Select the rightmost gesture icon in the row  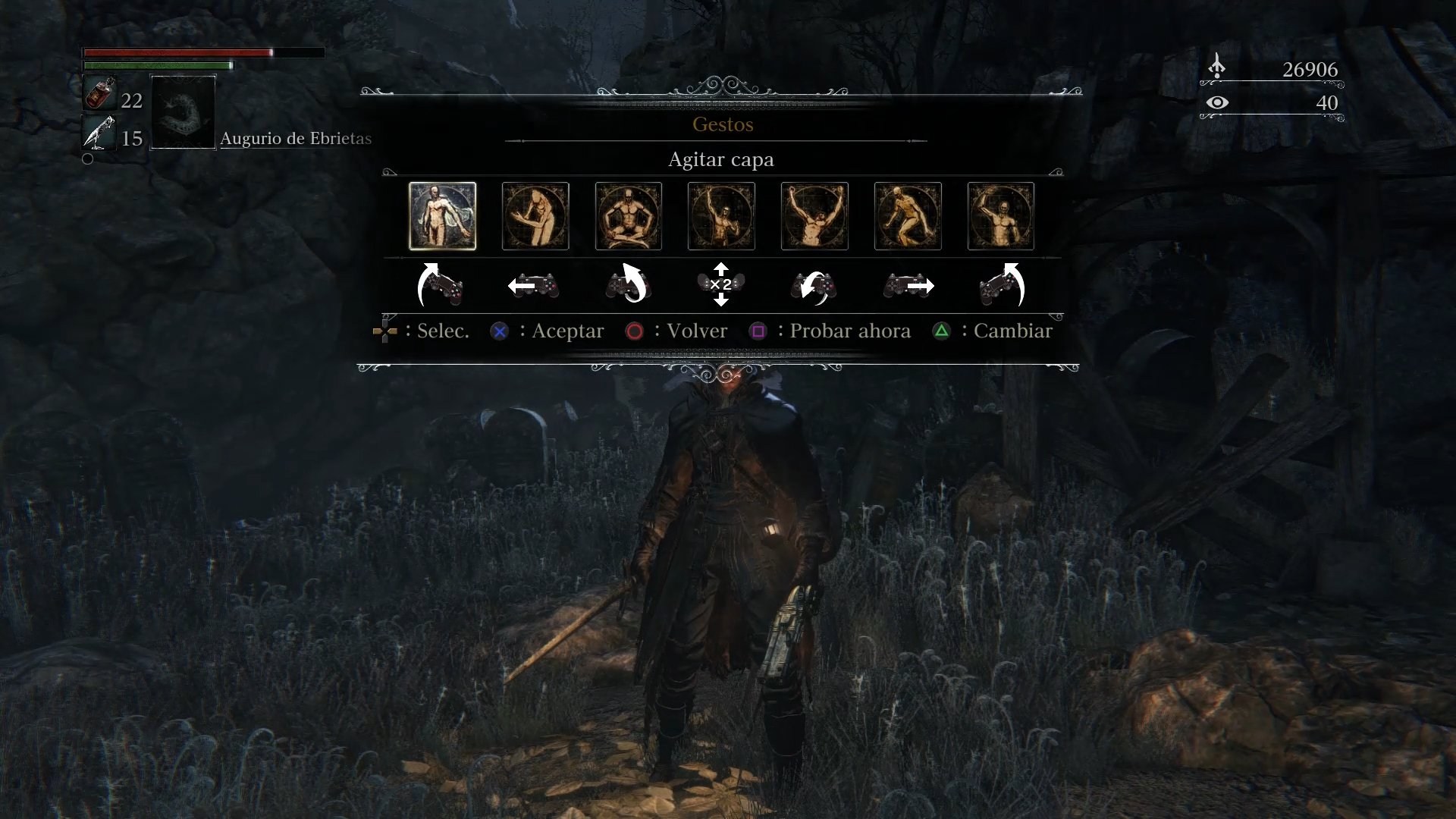(x=1001, y=216)
